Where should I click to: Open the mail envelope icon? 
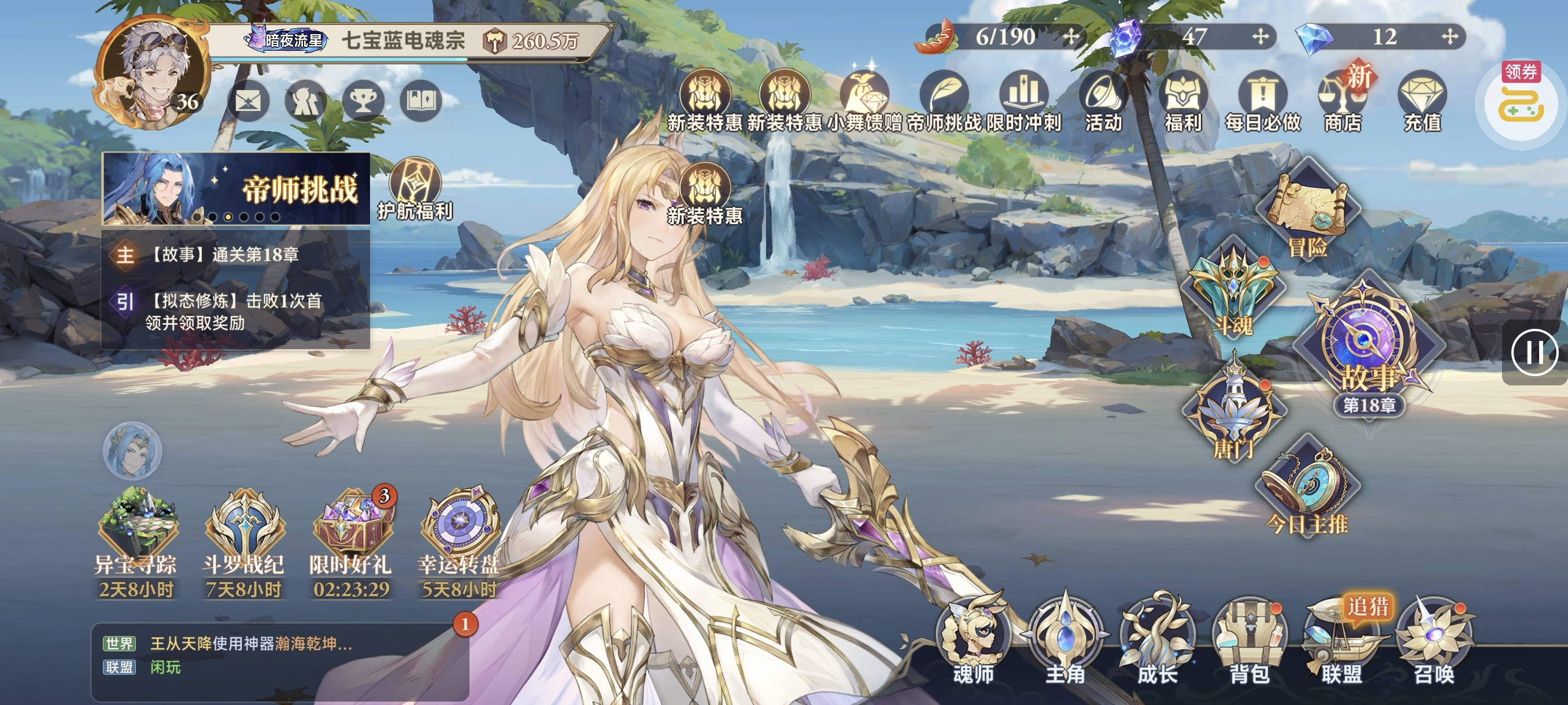247,102
